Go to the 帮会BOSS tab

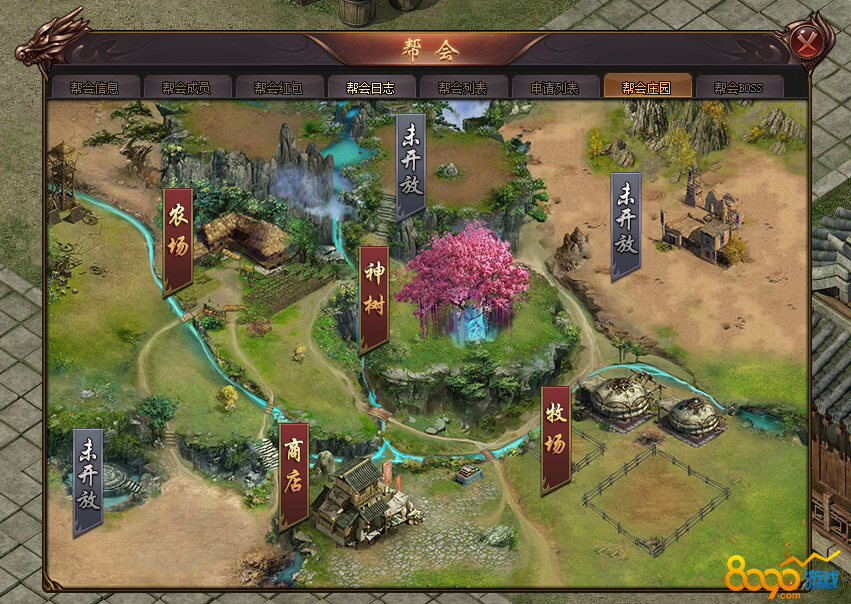(738, 87)
